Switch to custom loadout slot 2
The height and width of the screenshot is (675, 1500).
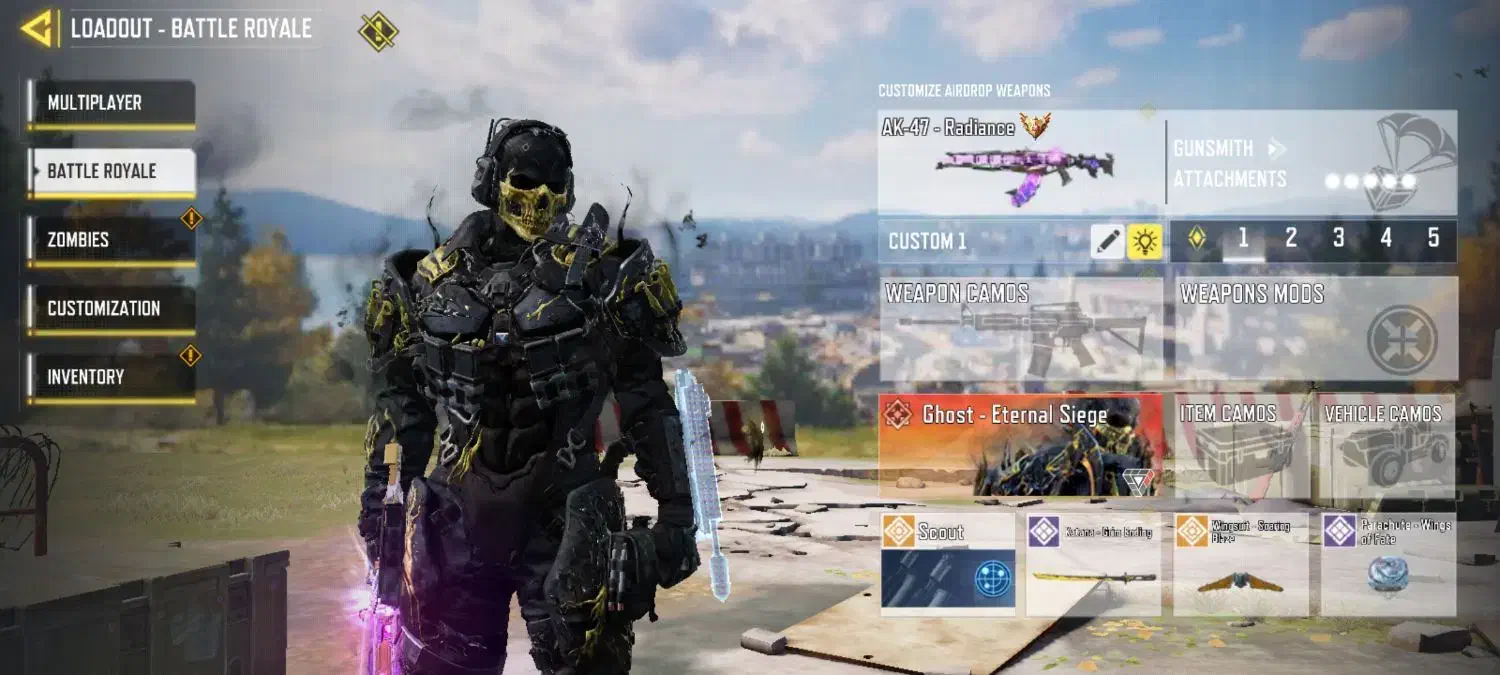point(1291,239)
